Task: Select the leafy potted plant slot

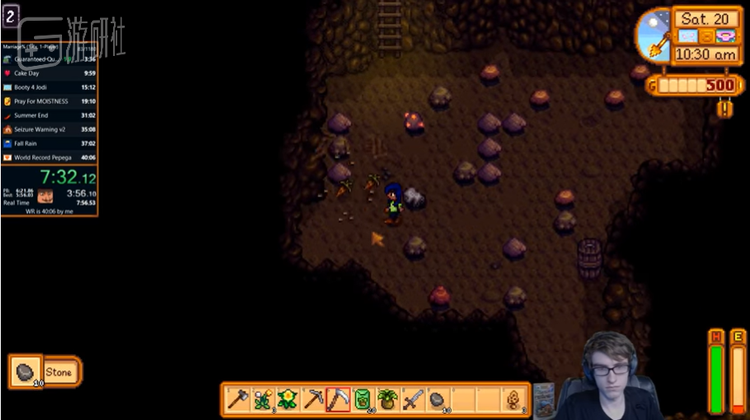Action: [x=388, y=399]
